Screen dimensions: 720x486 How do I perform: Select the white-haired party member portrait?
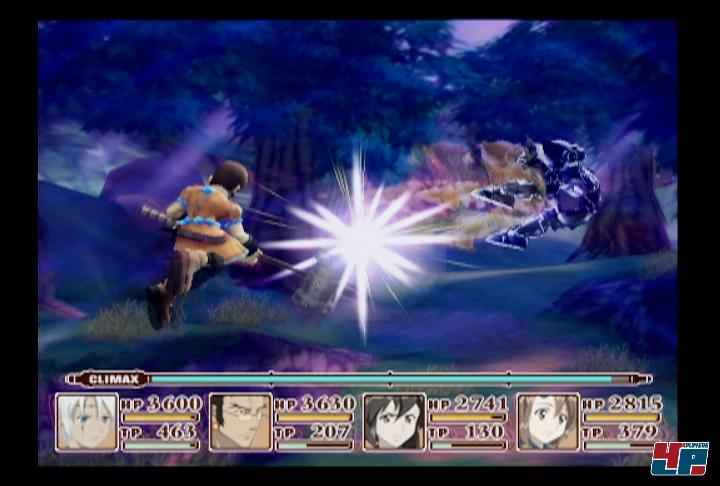point(87,422)
